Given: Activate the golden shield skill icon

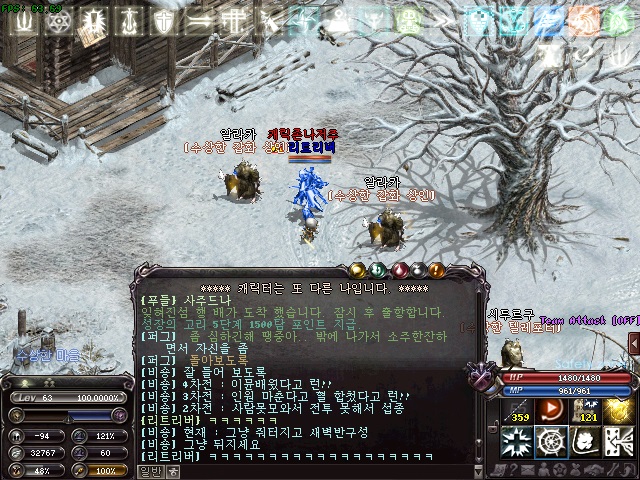Looking at the screenshot, I should [x=618, y=408].
